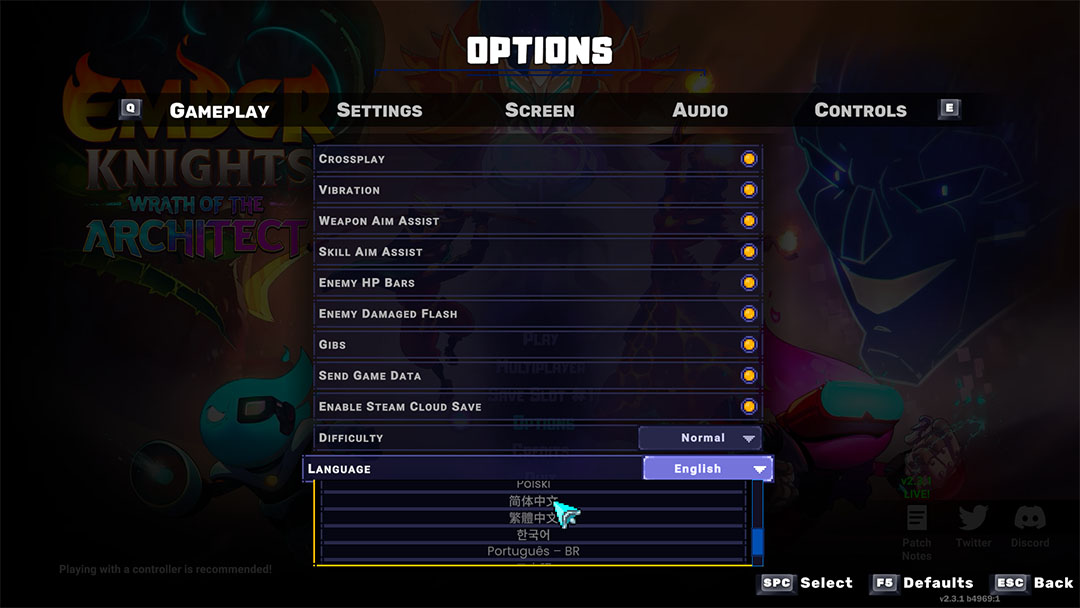Toggle the Gibs setting

point(749,345)
